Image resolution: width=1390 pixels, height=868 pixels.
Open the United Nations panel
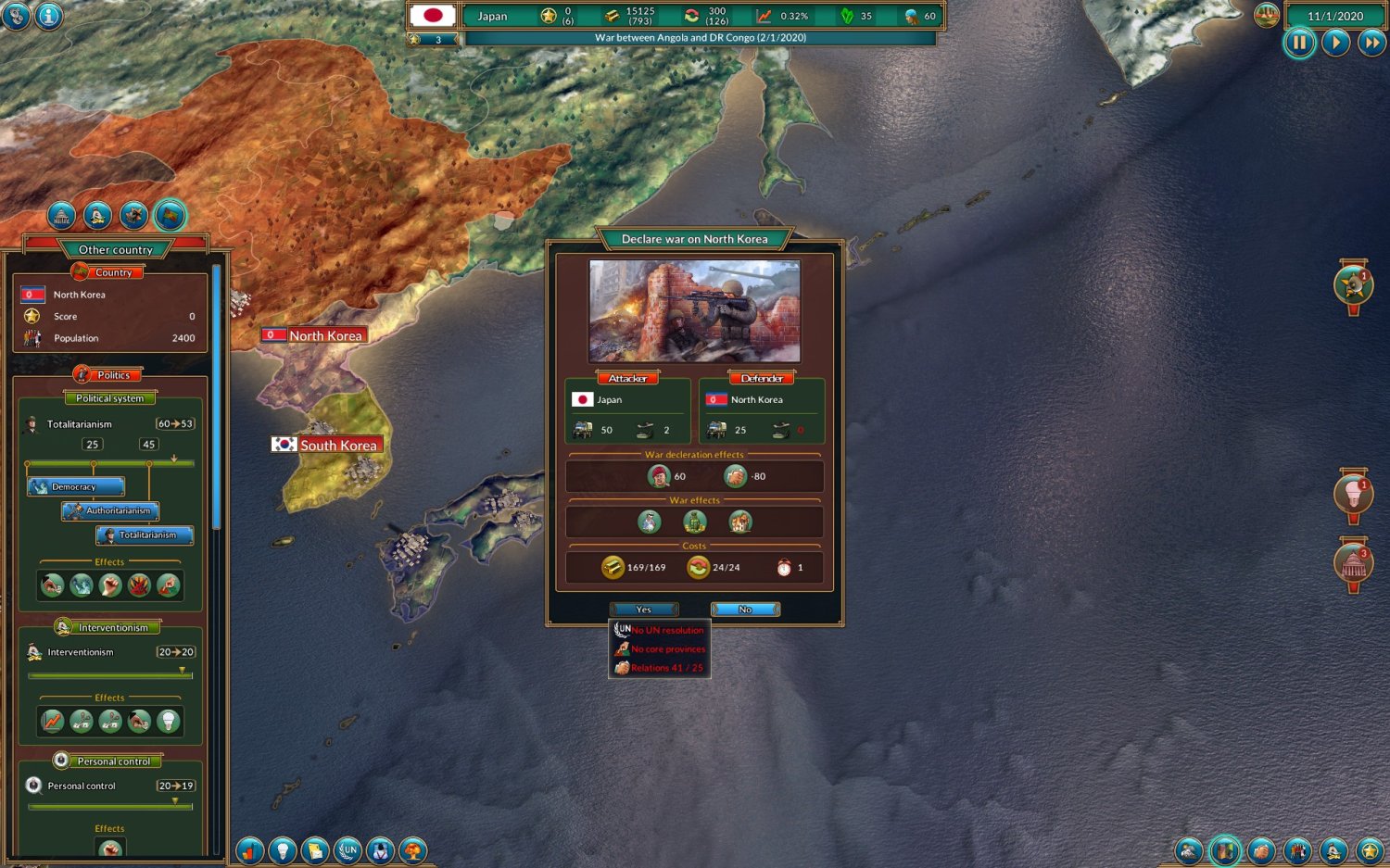pos(347,849)
